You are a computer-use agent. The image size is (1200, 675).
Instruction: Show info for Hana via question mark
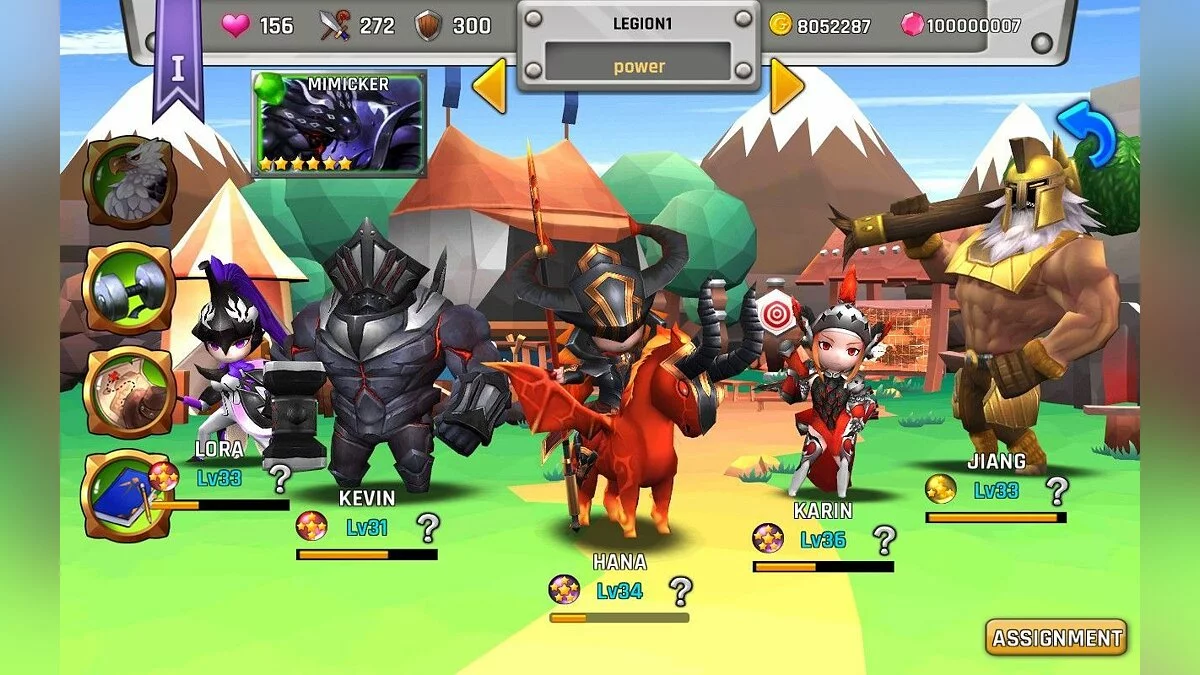click(x=681, y=590)
